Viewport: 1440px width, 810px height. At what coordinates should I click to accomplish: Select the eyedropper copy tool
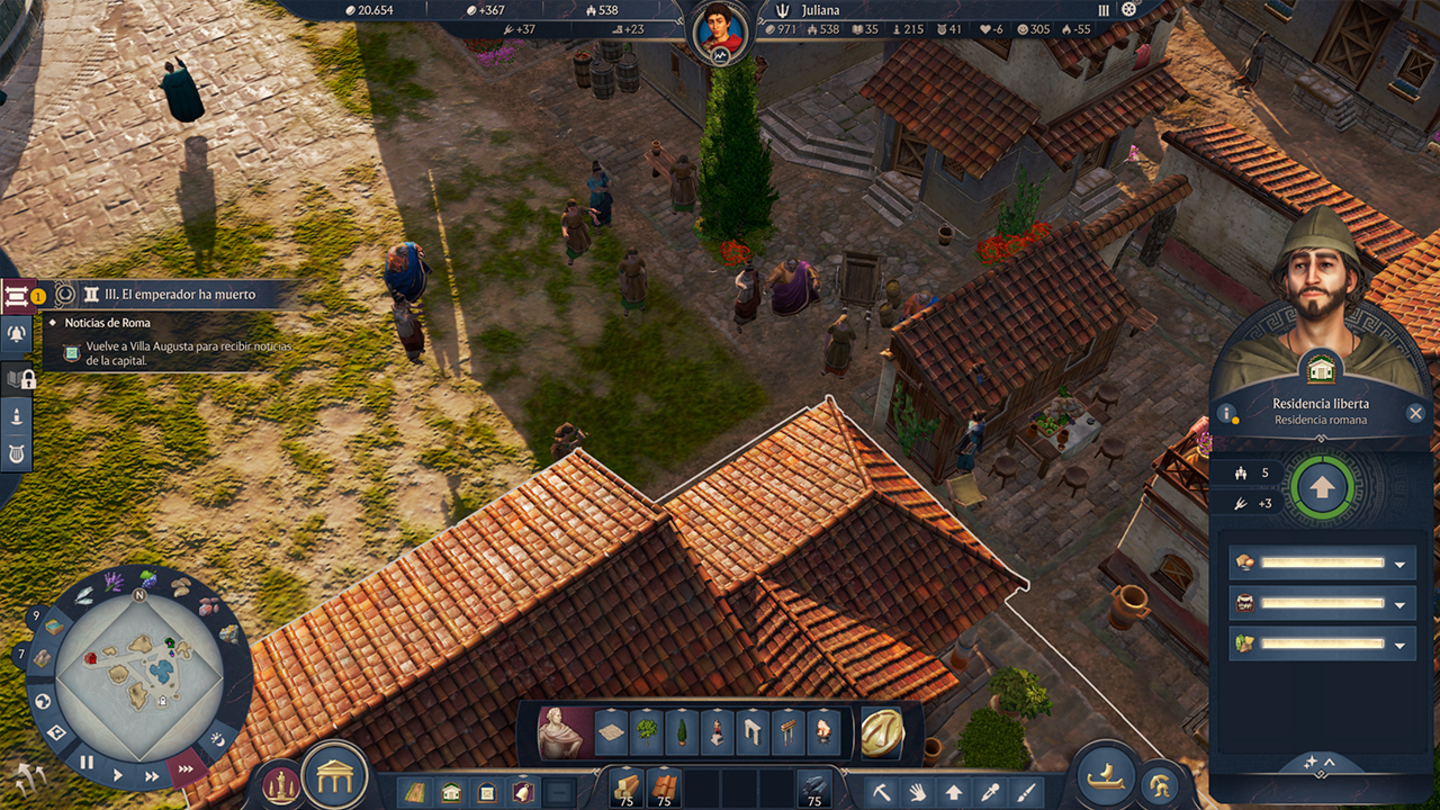(x=990, y=793)
